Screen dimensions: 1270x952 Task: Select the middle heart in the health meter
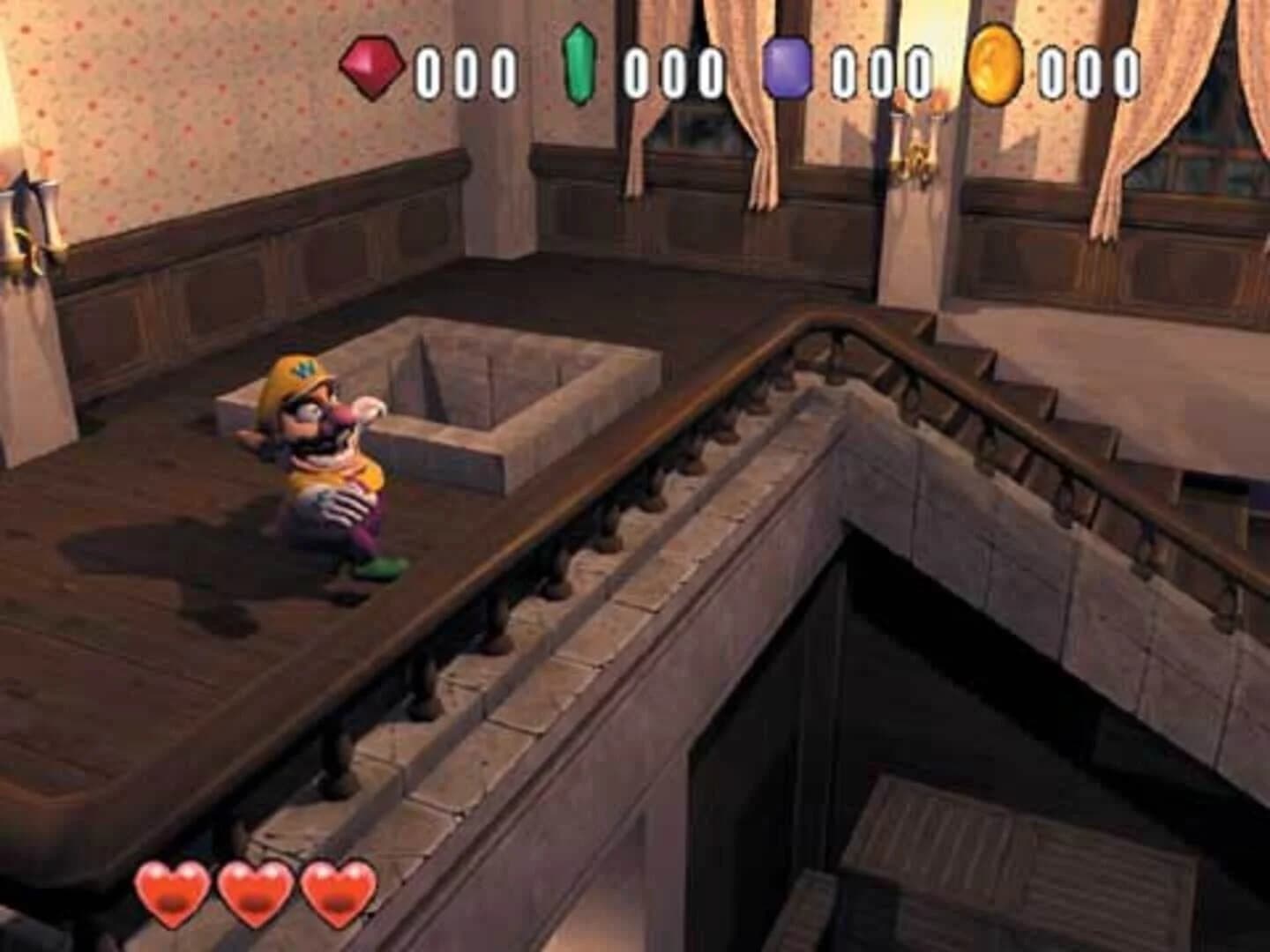pyautogui.click(x=254, y=890)
